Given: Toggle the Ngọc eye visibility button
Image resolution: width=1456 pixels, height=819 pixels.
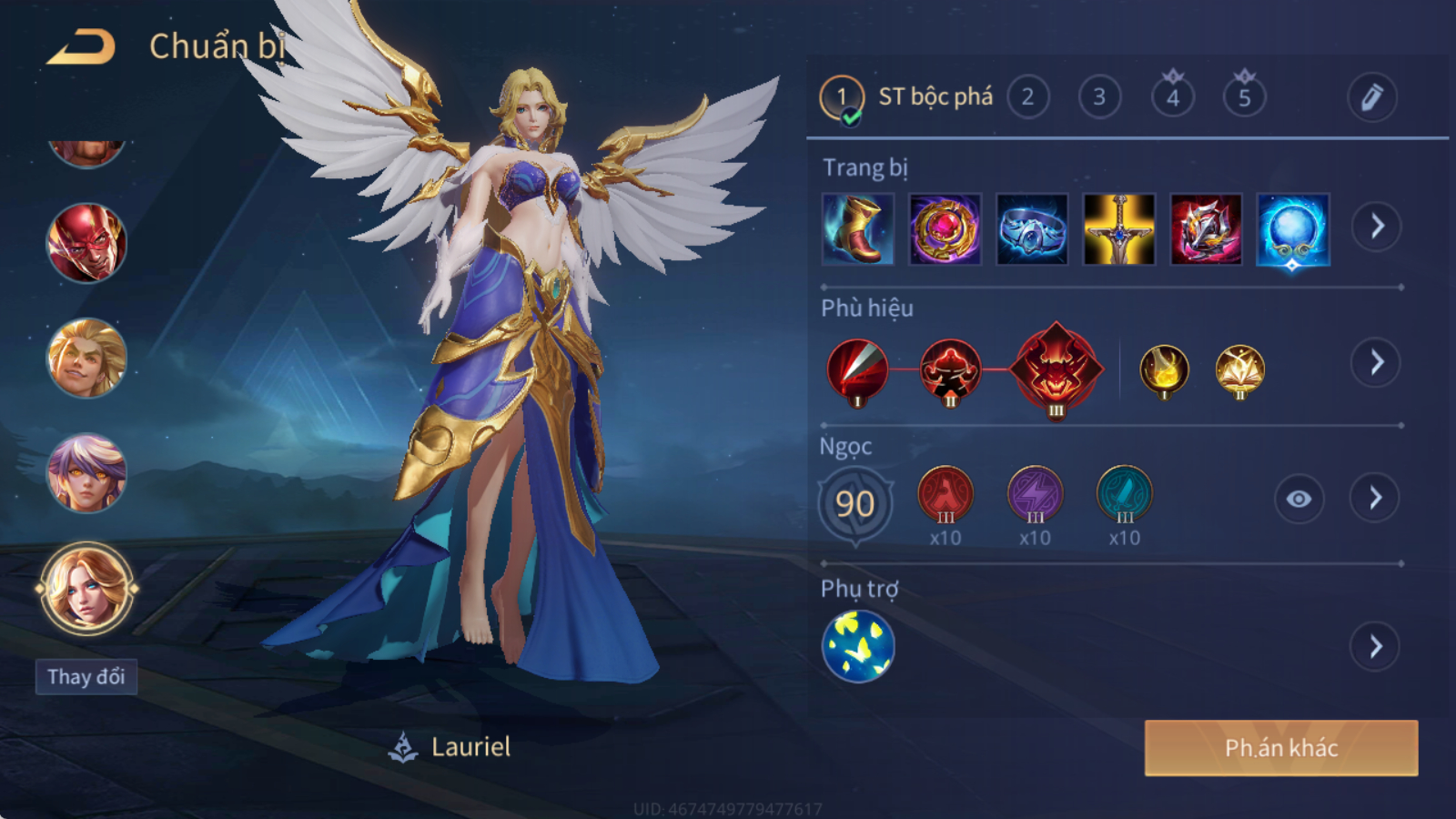Looking at the screenshot, I should 1299,499.
